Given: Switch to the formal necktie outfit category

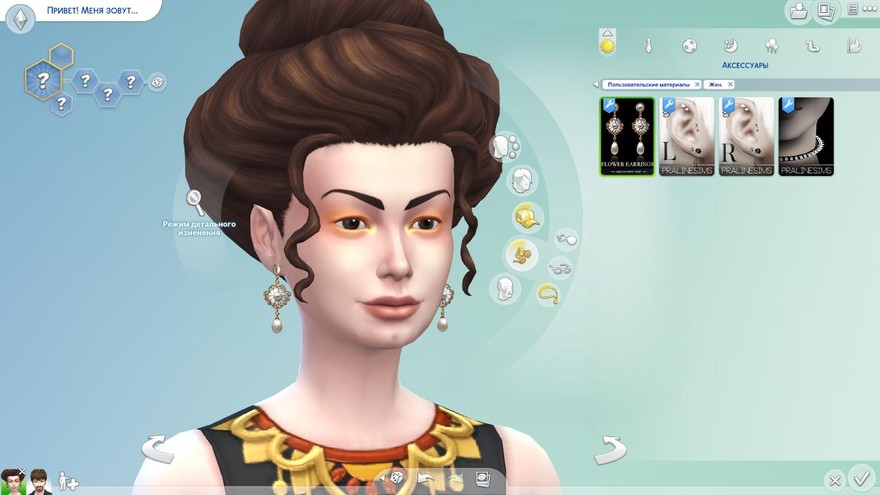Looking at the screenshot, I should pyautogui.click(x=648, y=45).
